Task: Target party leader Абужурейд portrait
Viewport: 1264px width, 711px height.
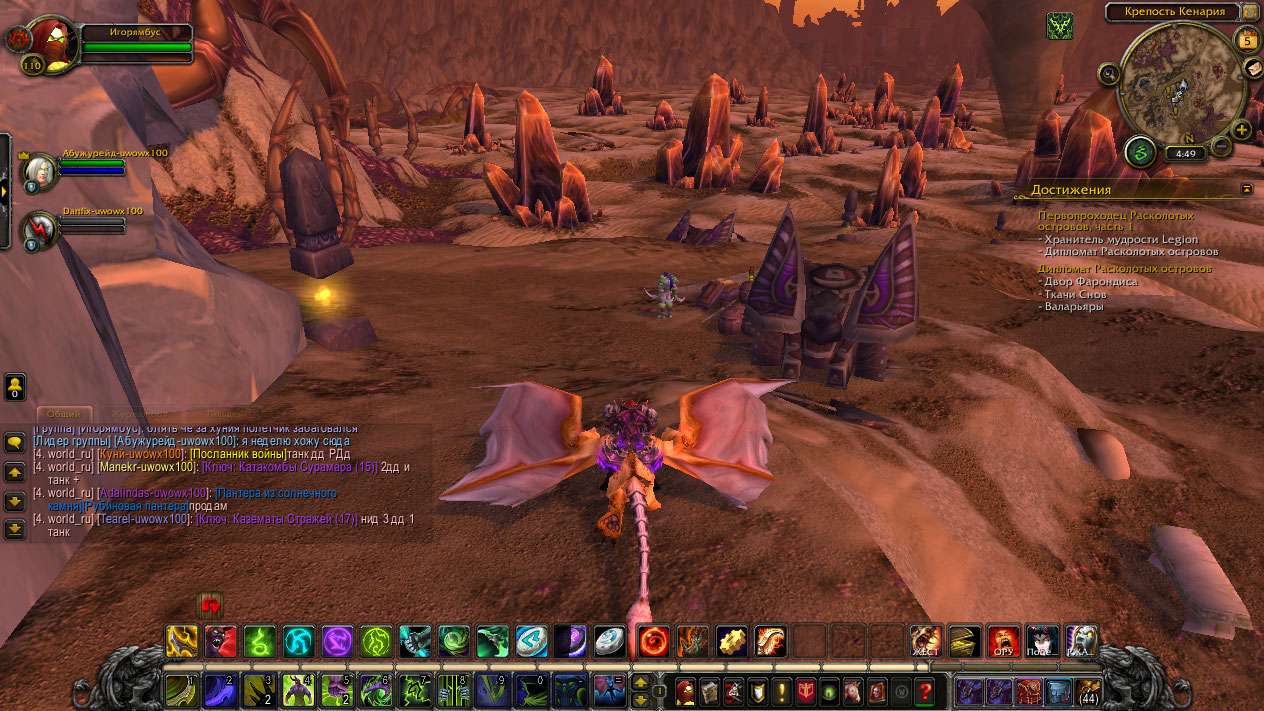Action: pos(41,172)
